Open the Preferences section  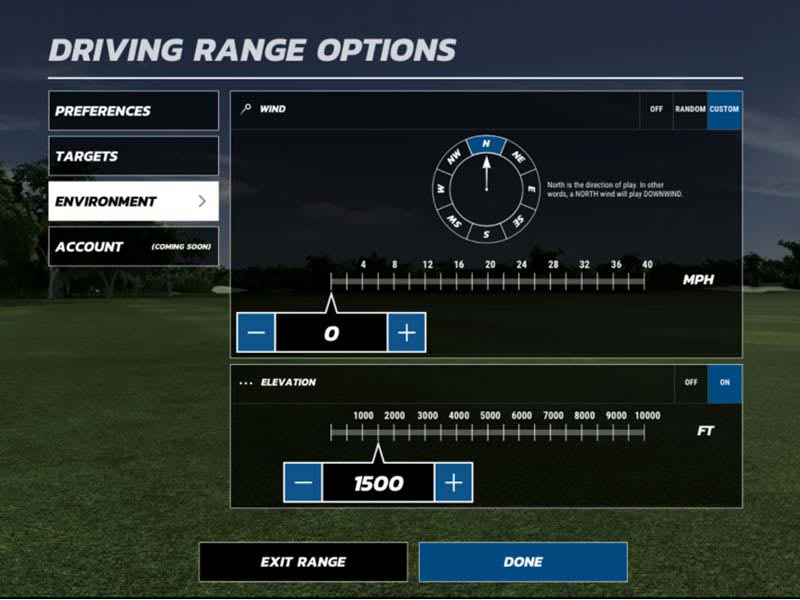pos(133,111)
